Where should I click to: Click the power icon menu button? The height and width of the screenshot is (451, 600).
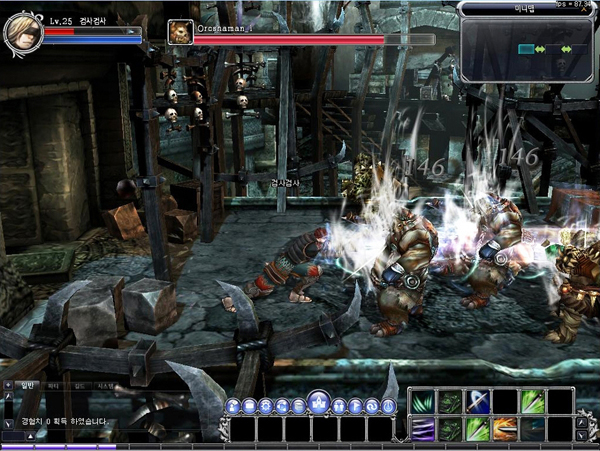pos(387,406)
